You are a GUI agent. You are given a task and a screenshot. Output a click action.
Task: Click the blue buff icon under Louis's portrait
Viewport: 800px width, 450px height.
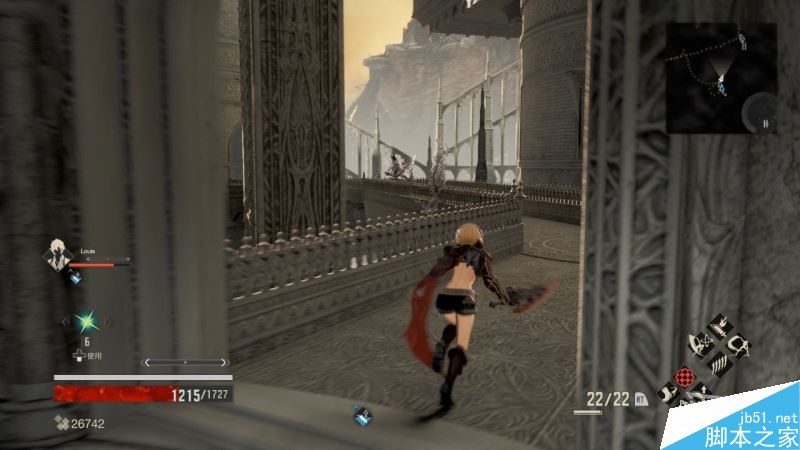coord(76,279)
